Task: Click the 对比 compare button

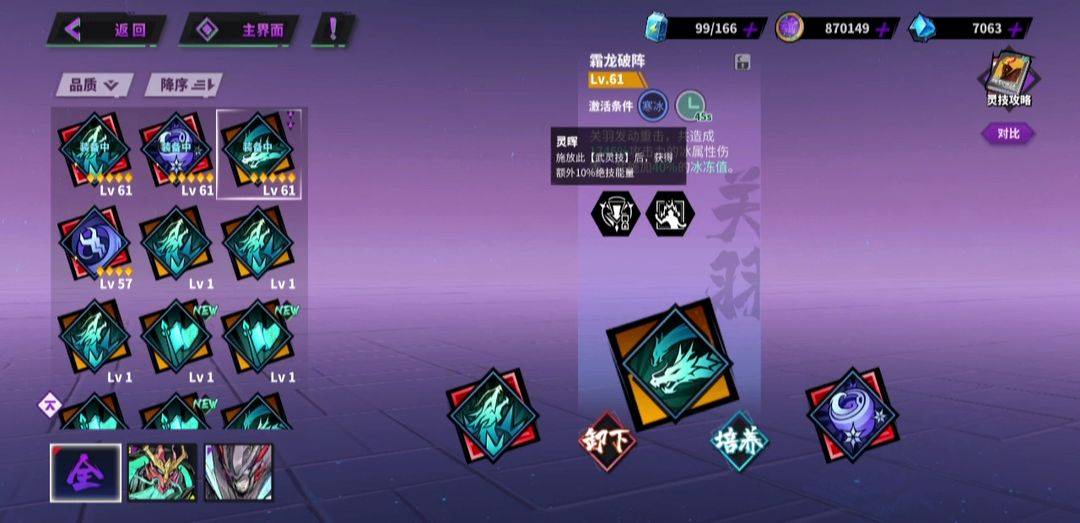Action: (1008, 133)
